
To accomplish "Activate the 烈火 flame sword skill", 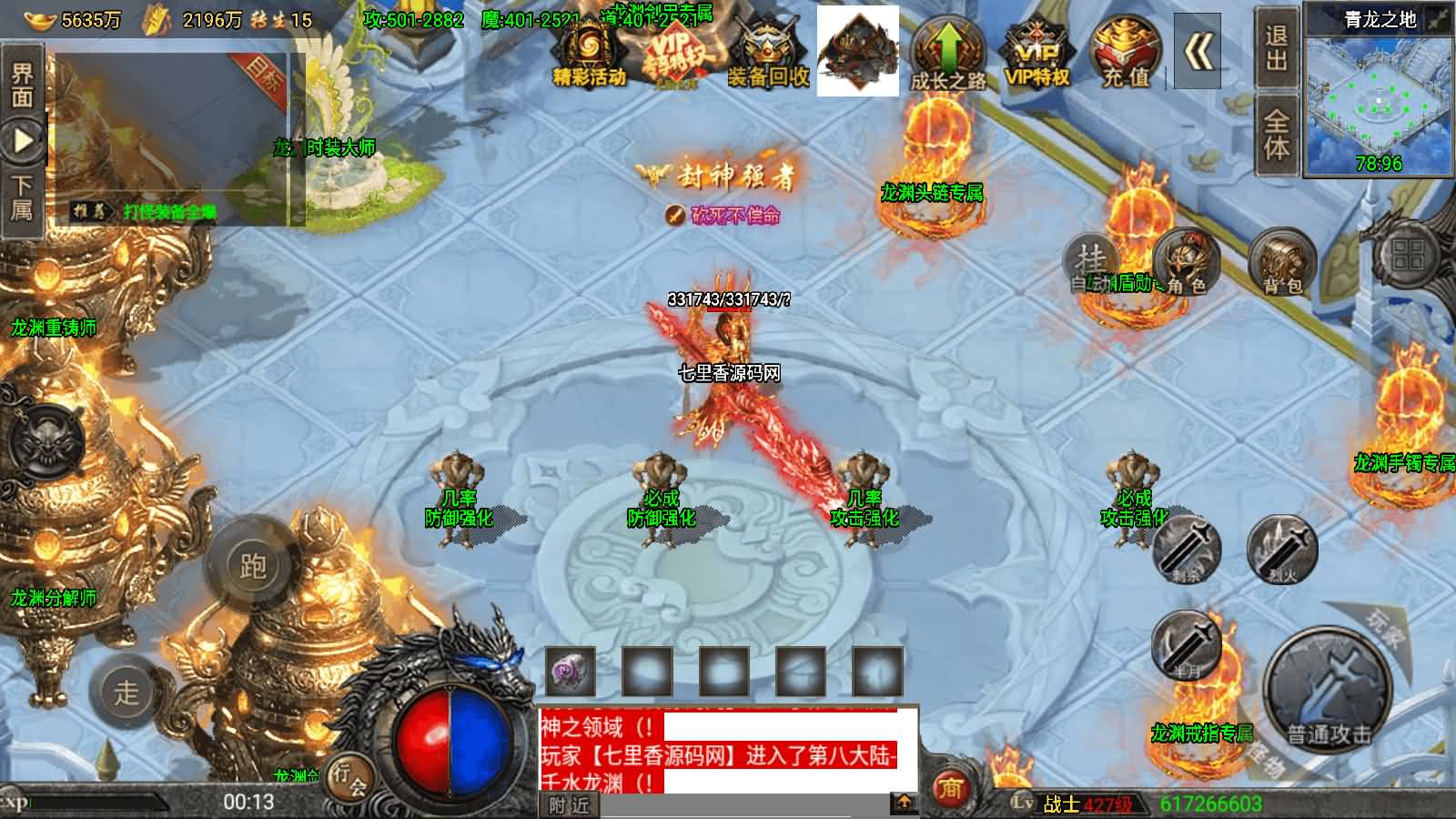I will click(x=1282, y=547).
